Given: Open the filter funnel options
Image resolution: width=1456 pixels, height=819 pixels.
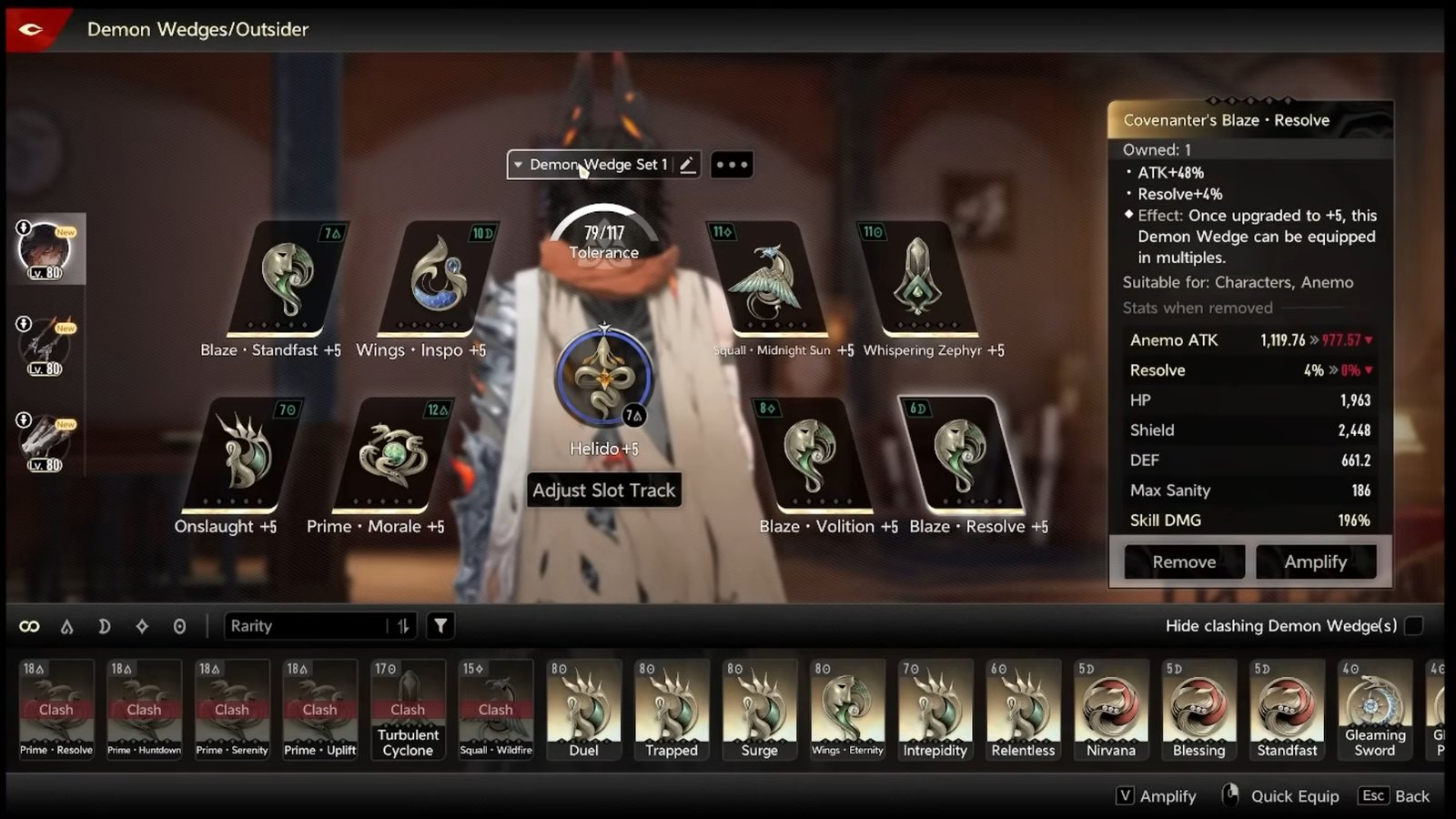Looking at the screenshot, I should pyautogui.click(x=440, y=625).
